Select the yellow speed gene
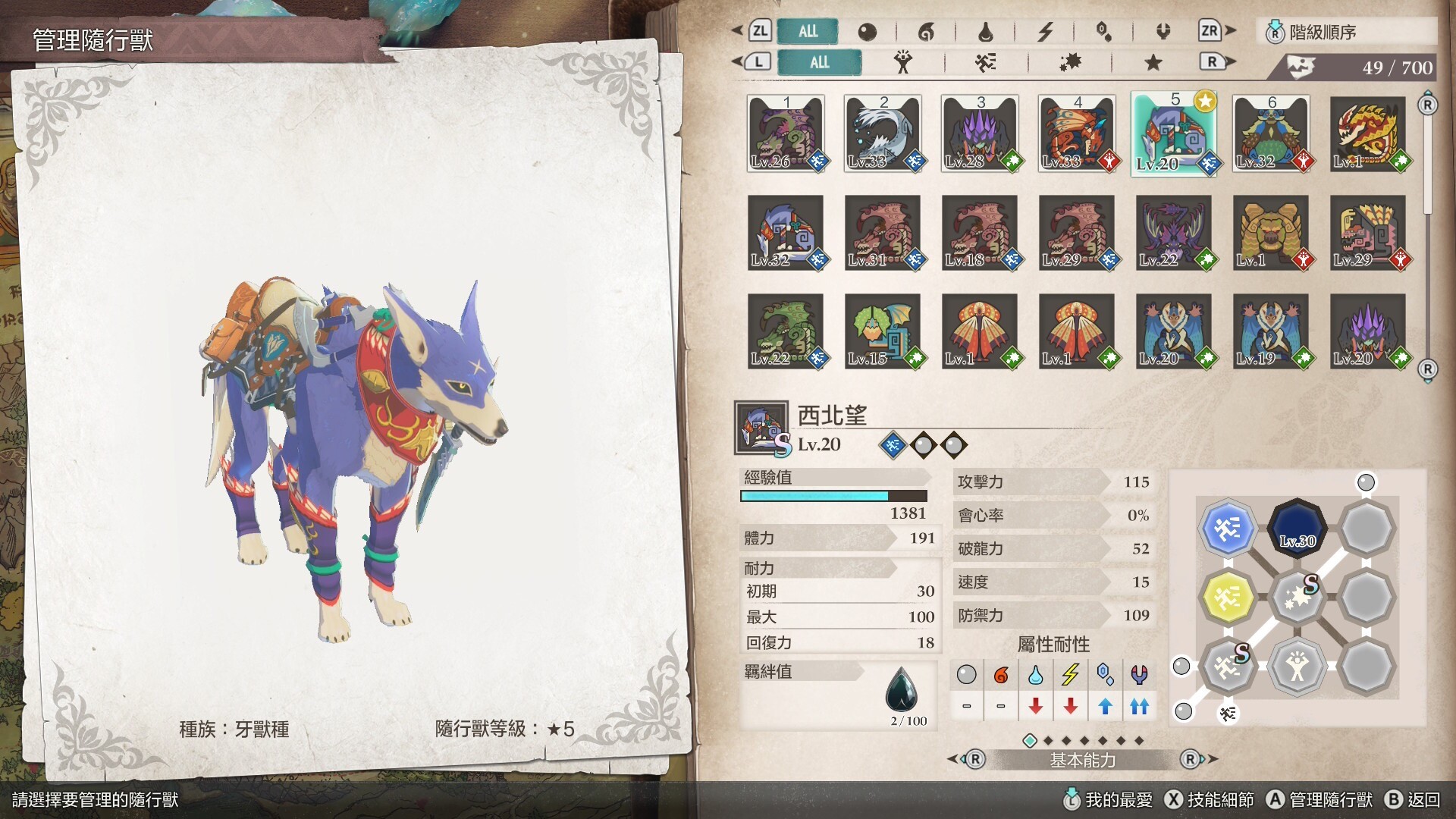The height and width of the screenshot is (819, 1456). 1227,597
